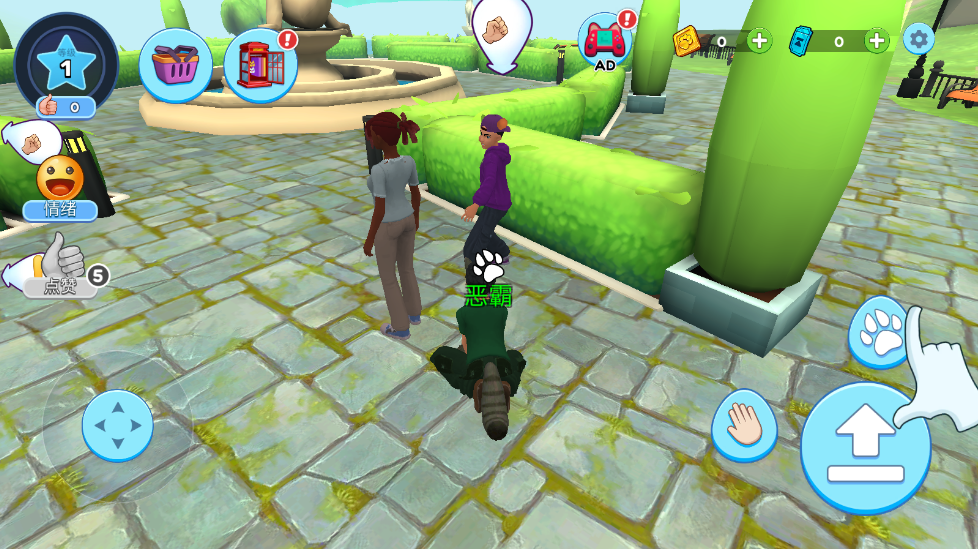Open the red phone booth icon
Screen dimensions: 978x549
[x=261, y=66]
